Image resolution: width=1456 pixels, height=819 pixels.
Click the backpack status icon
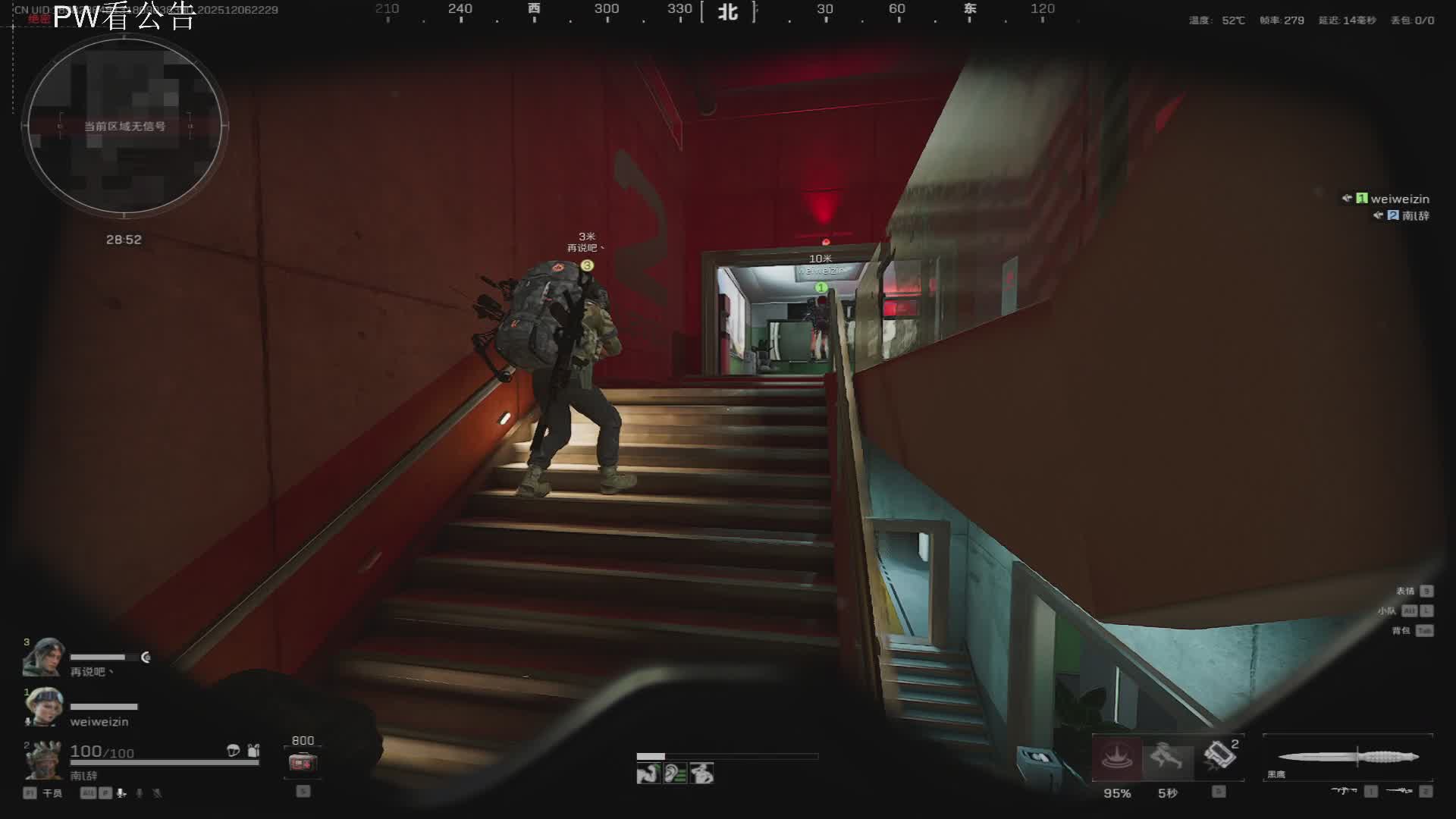click(x=254, y=751)
